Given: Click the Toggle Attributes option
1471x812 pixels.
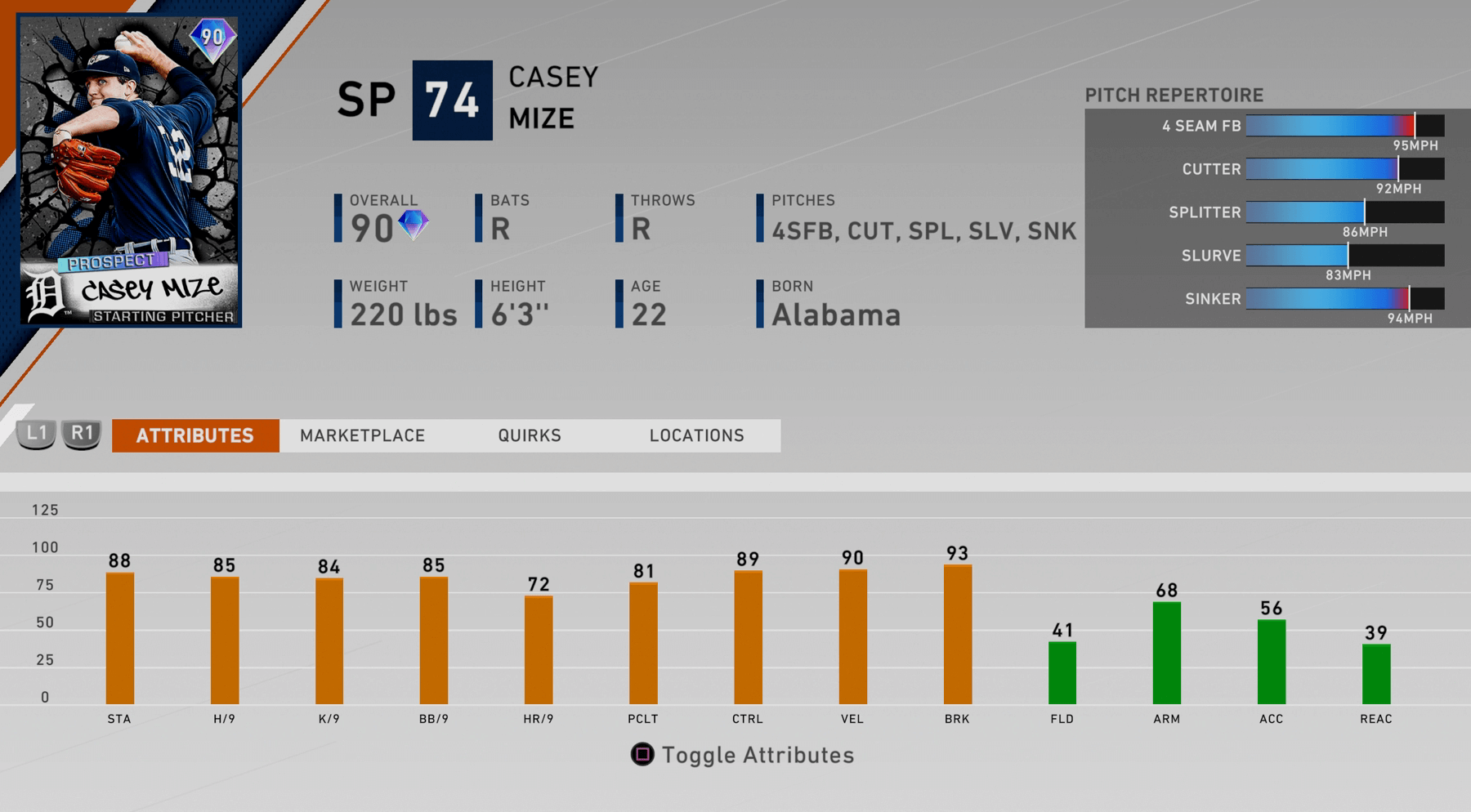Looking at the screenshot, I should [742, 755].
